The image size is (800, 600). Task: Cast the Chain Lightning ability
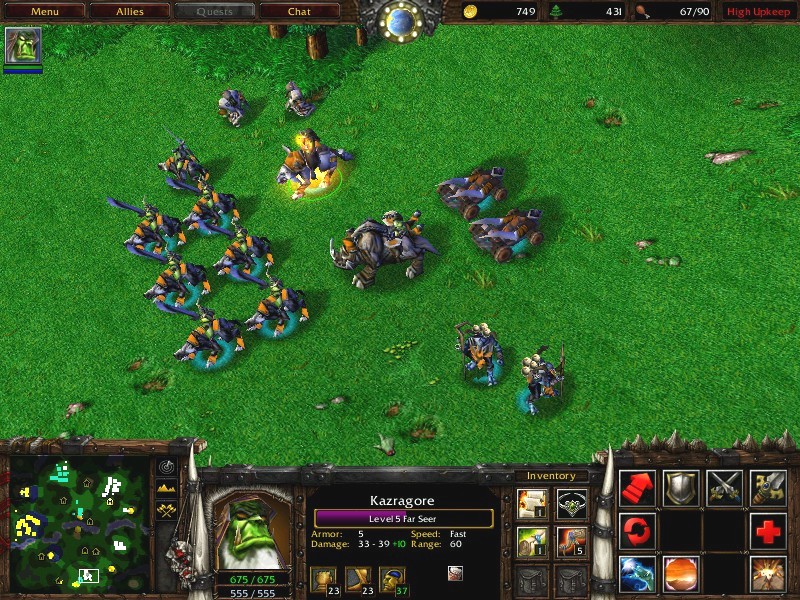(637, 573)
